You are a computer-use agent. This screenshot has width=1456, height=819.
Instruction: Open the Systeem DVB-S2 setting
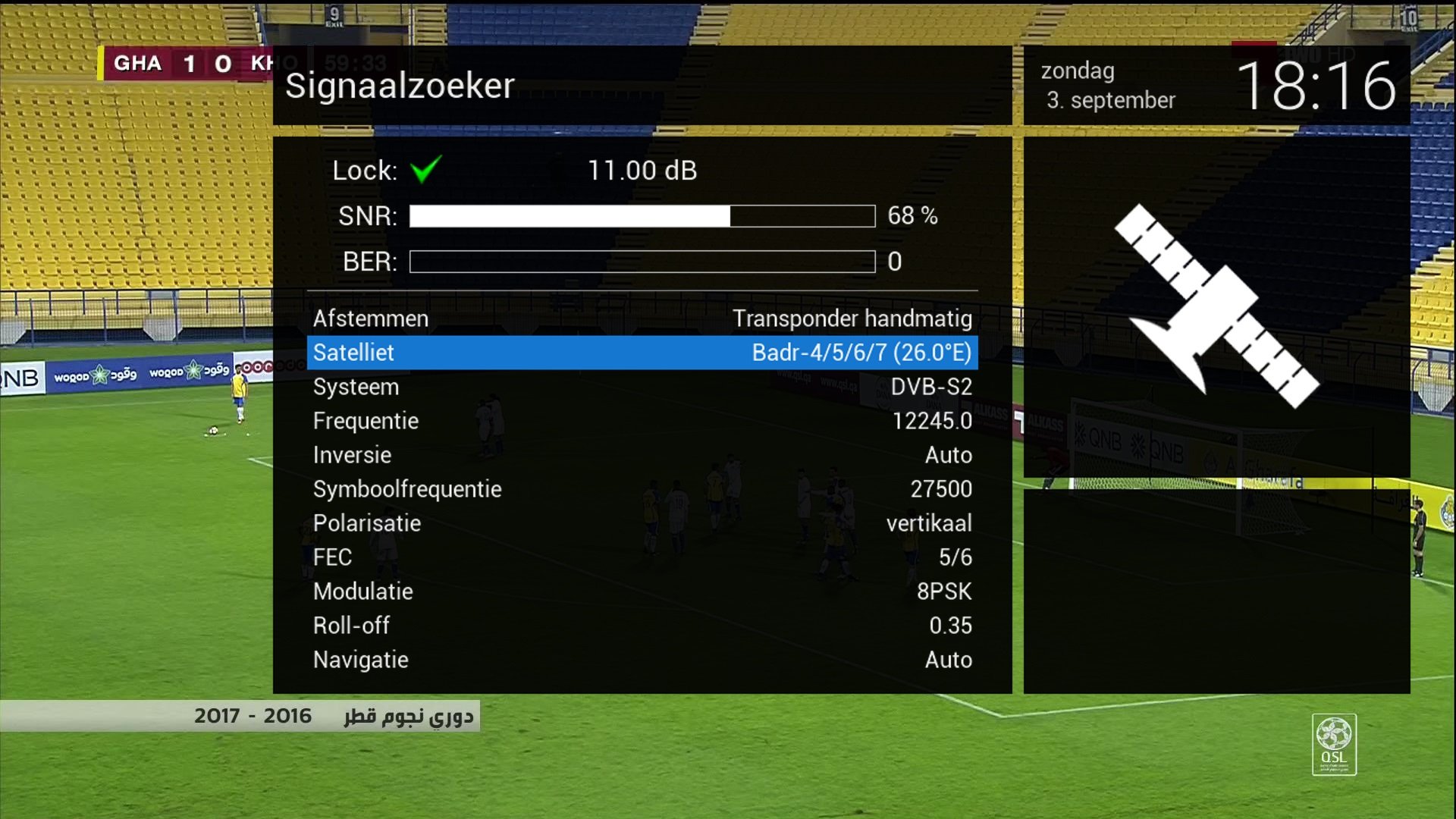click(642, 387)
